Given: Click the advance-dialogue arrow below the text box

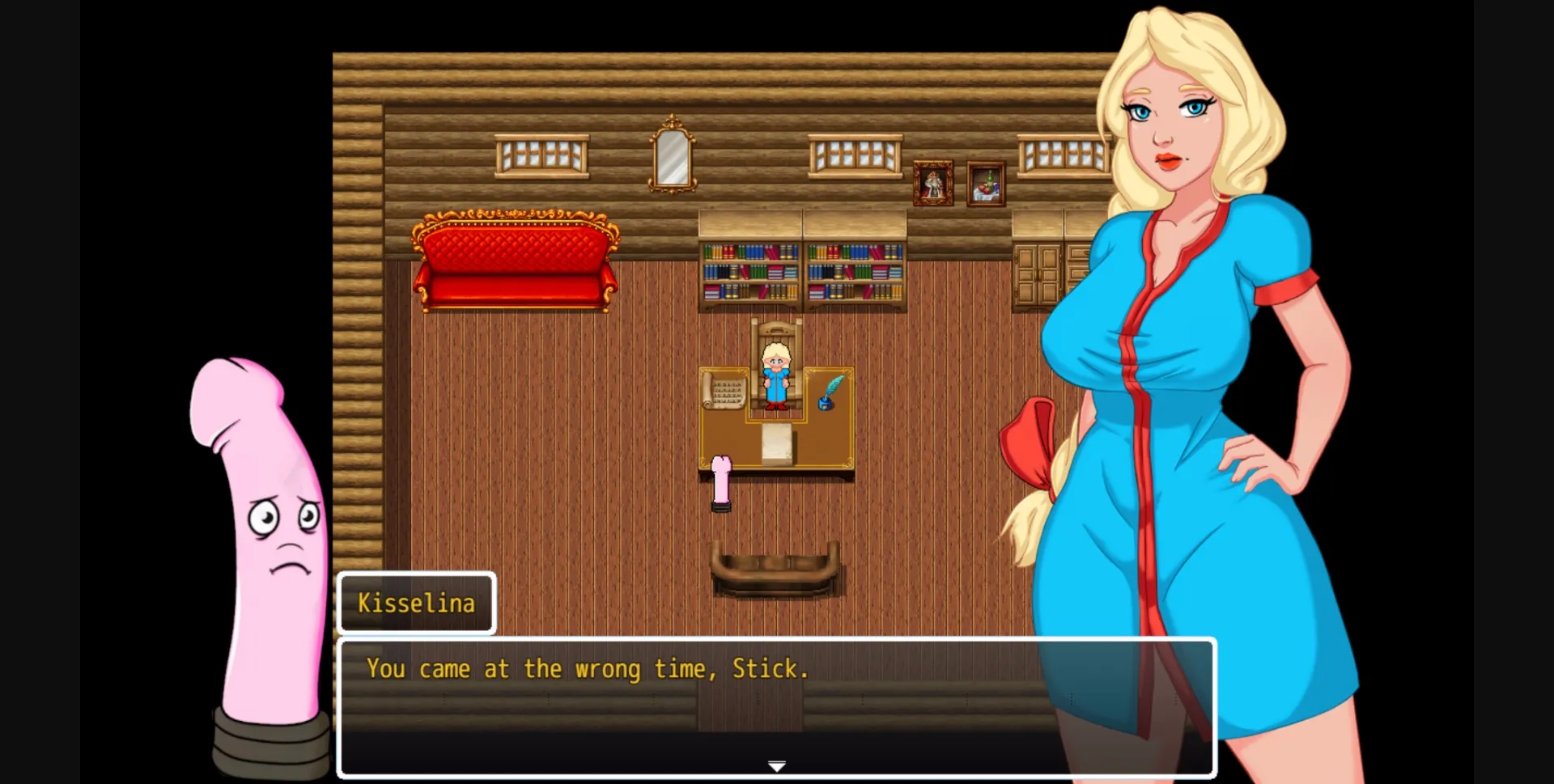Looking at the screenshot, I should 776,764.
